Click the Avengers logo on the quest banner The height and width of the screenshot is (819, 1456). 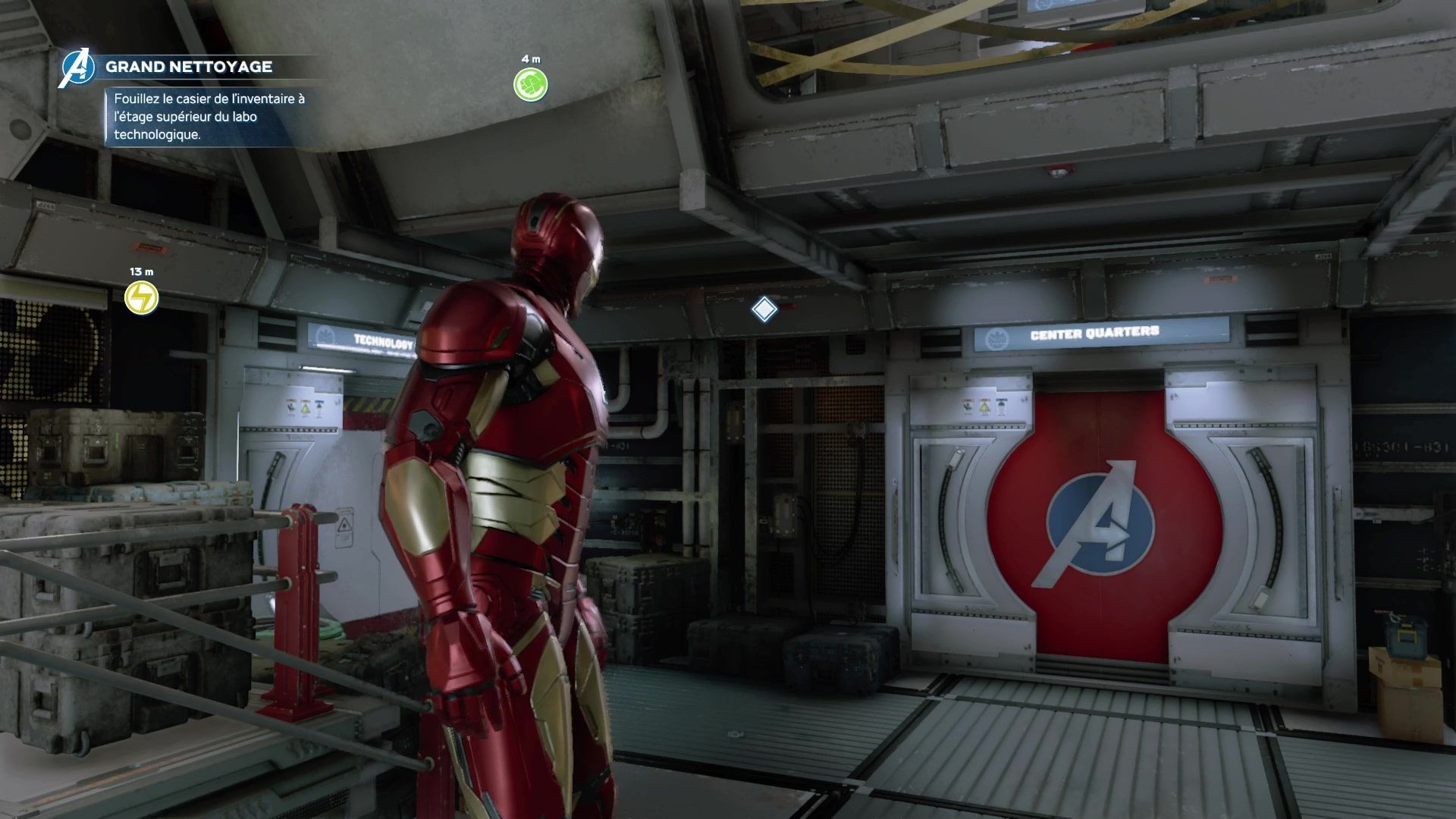tap(80, 68)
